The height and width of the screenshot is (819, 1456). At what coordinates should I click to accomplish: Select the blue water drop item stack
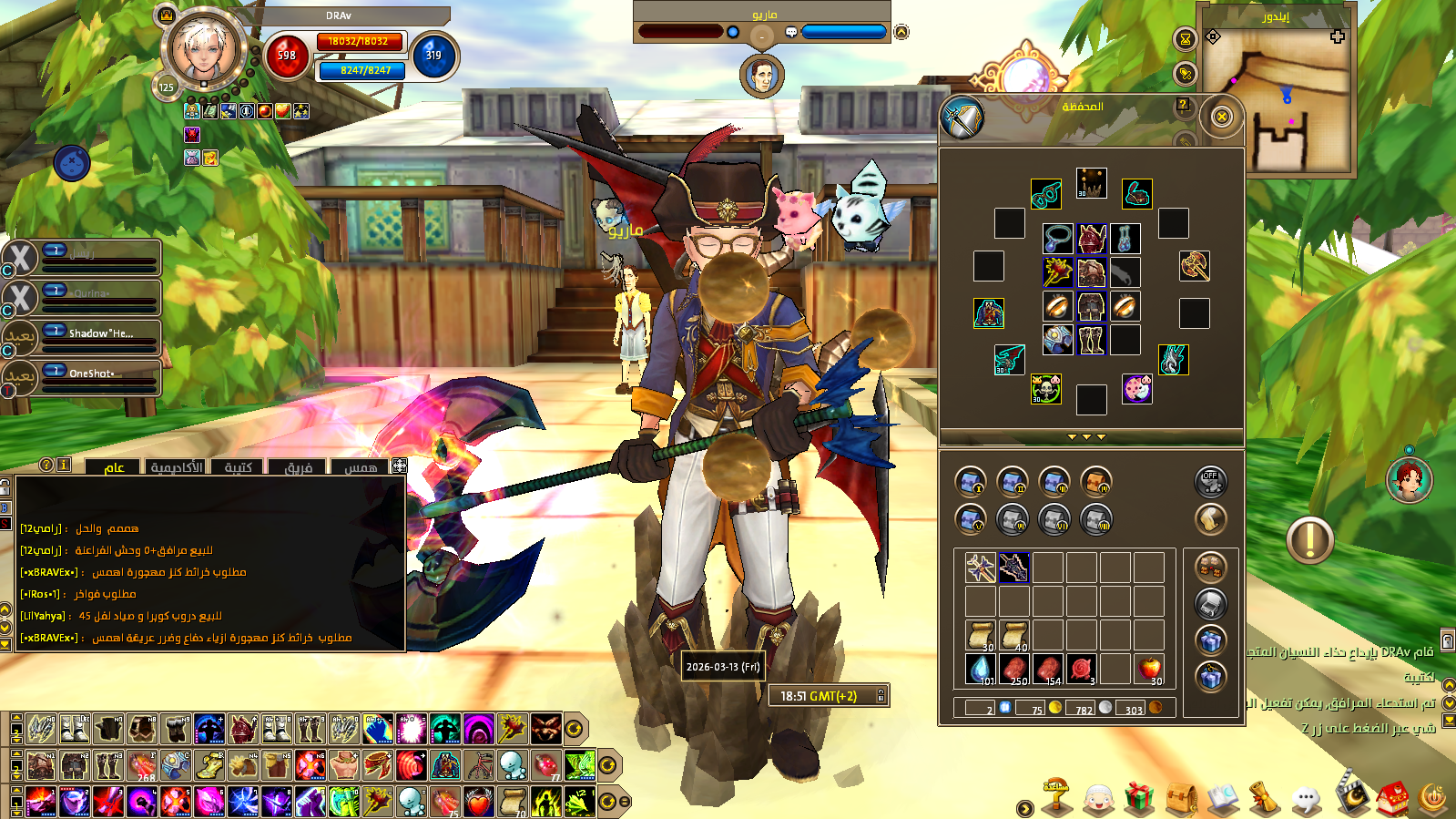(x=981, y=670)
